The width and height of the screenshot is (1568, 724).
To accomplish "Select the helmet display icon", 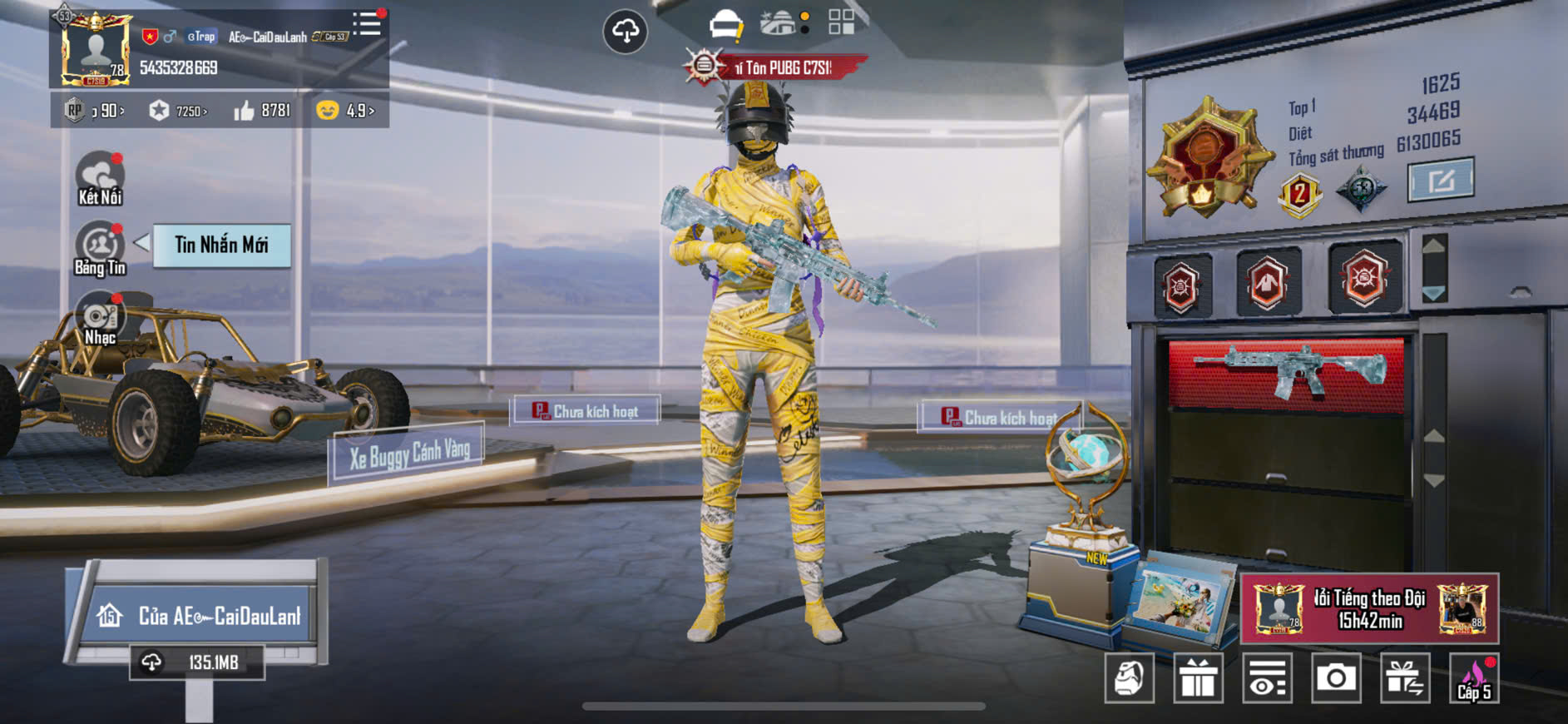I will coord(725,25).
